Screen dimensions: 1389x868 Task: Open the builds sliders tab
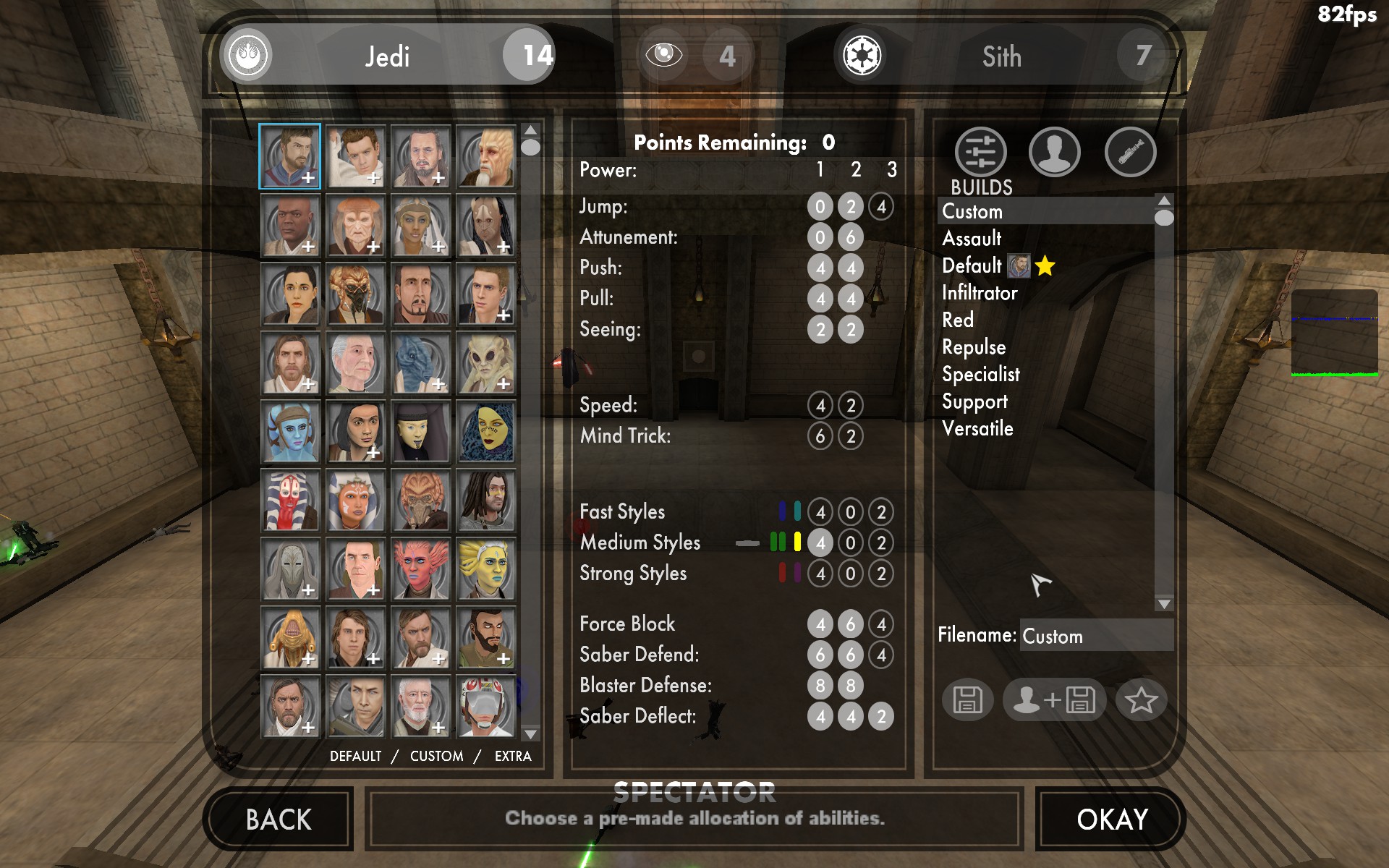[x=980, y=153]
